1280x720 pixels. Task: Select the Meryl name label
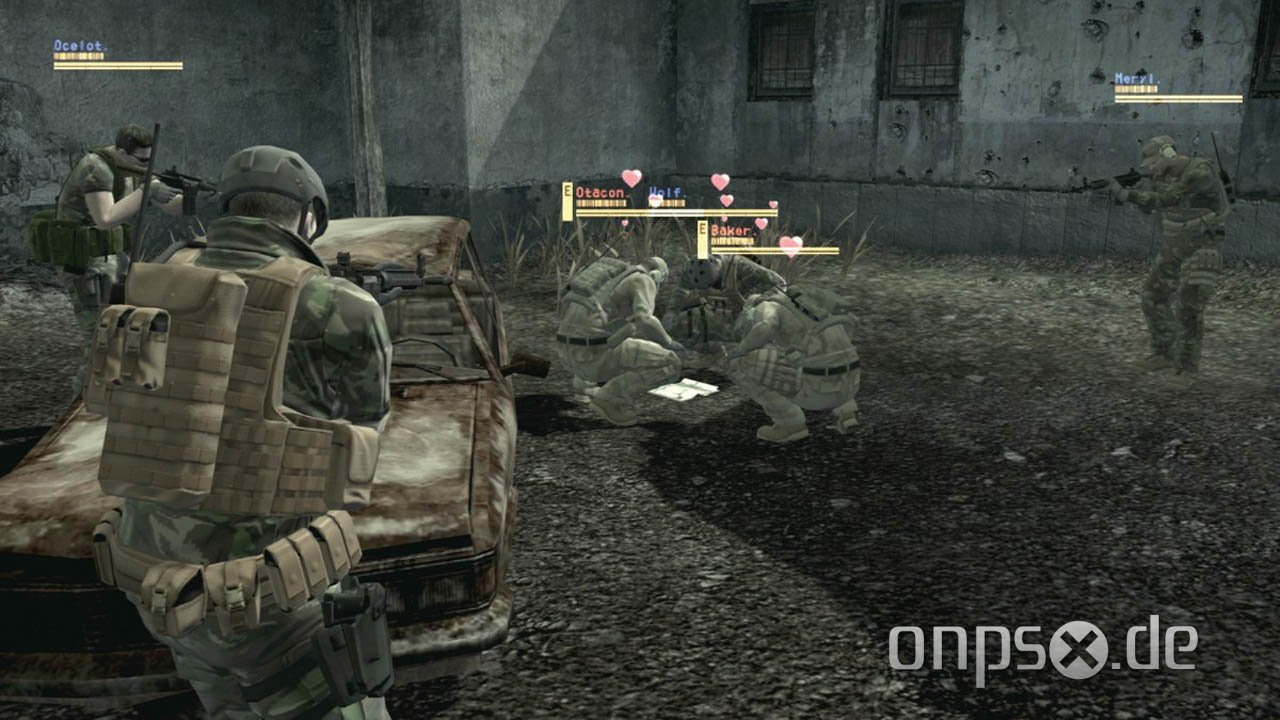click(x=1138, y=78)
